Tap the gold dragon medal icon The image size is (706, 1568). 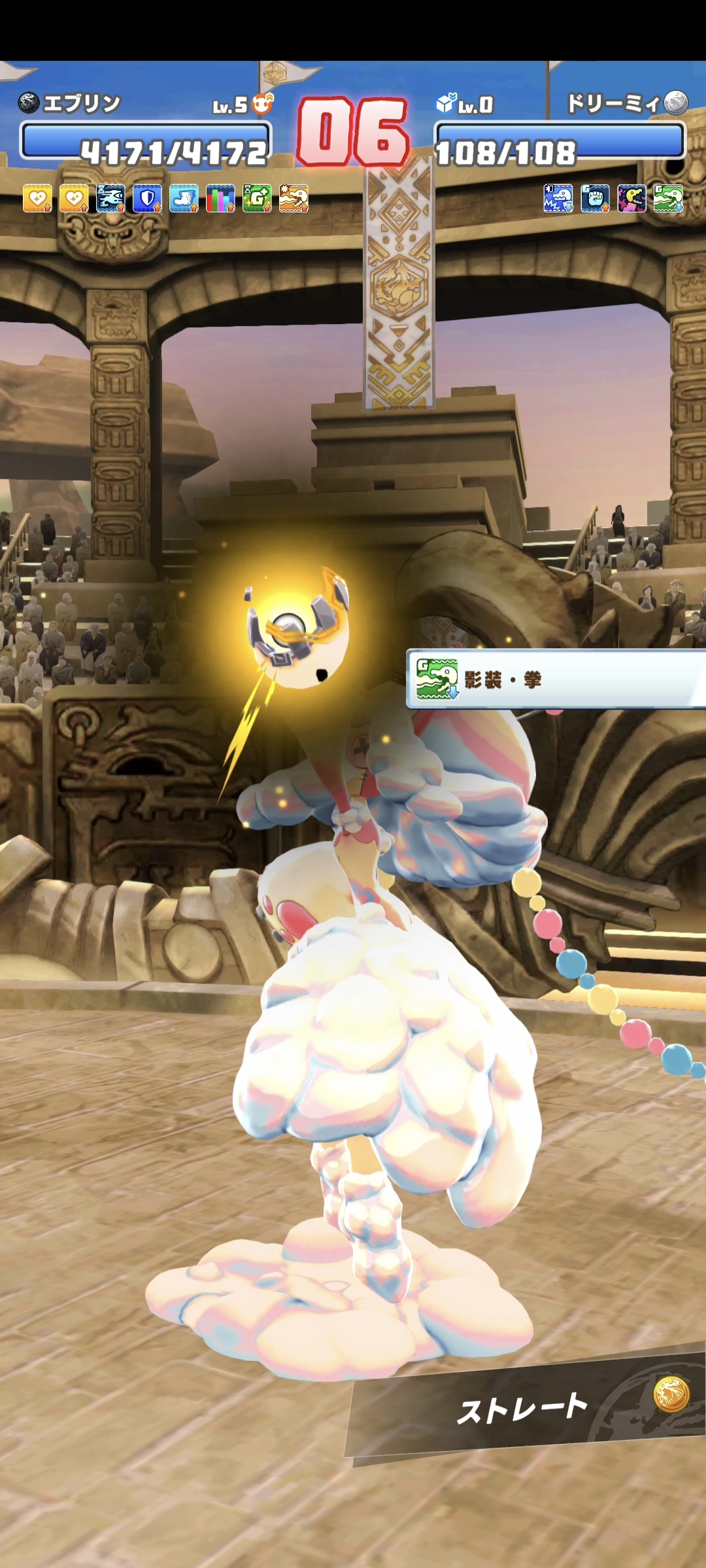[x=671, y=1394]
